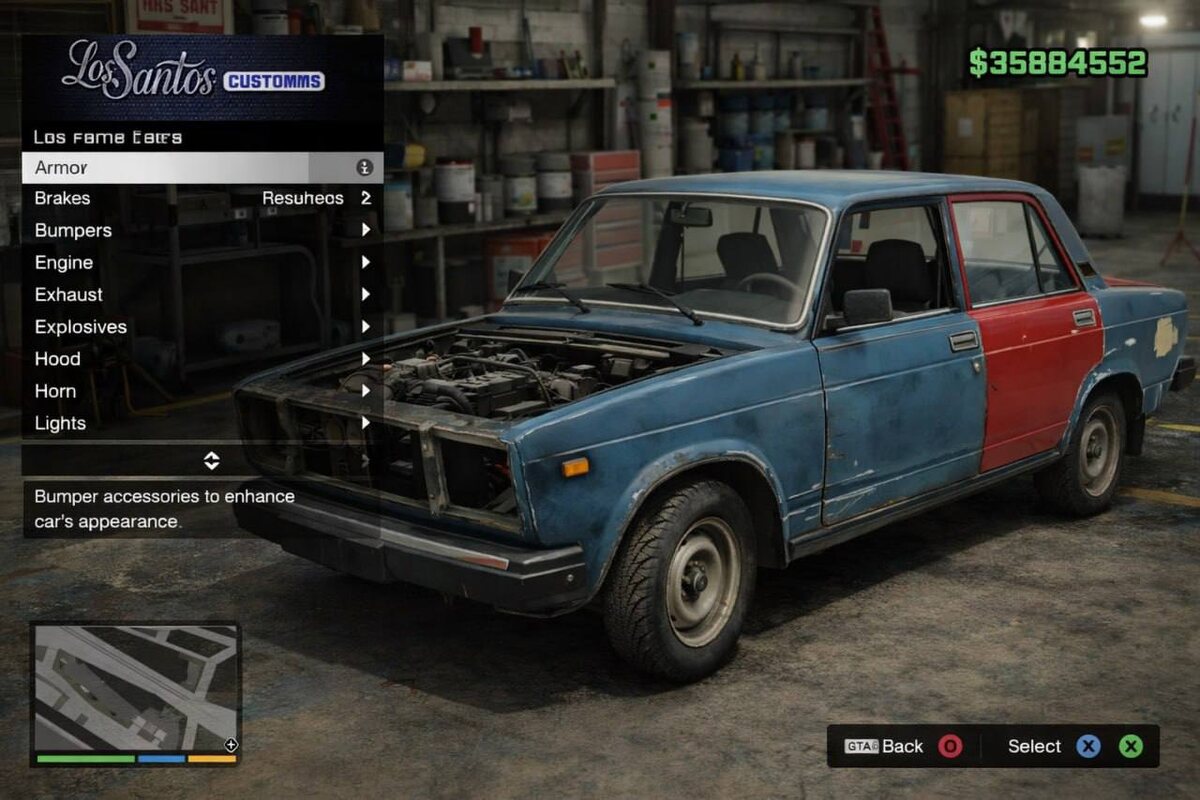This screenshot has height=800, width=1200.
Task: Choose the Bumpers menu option
Action: pos(202,230)
